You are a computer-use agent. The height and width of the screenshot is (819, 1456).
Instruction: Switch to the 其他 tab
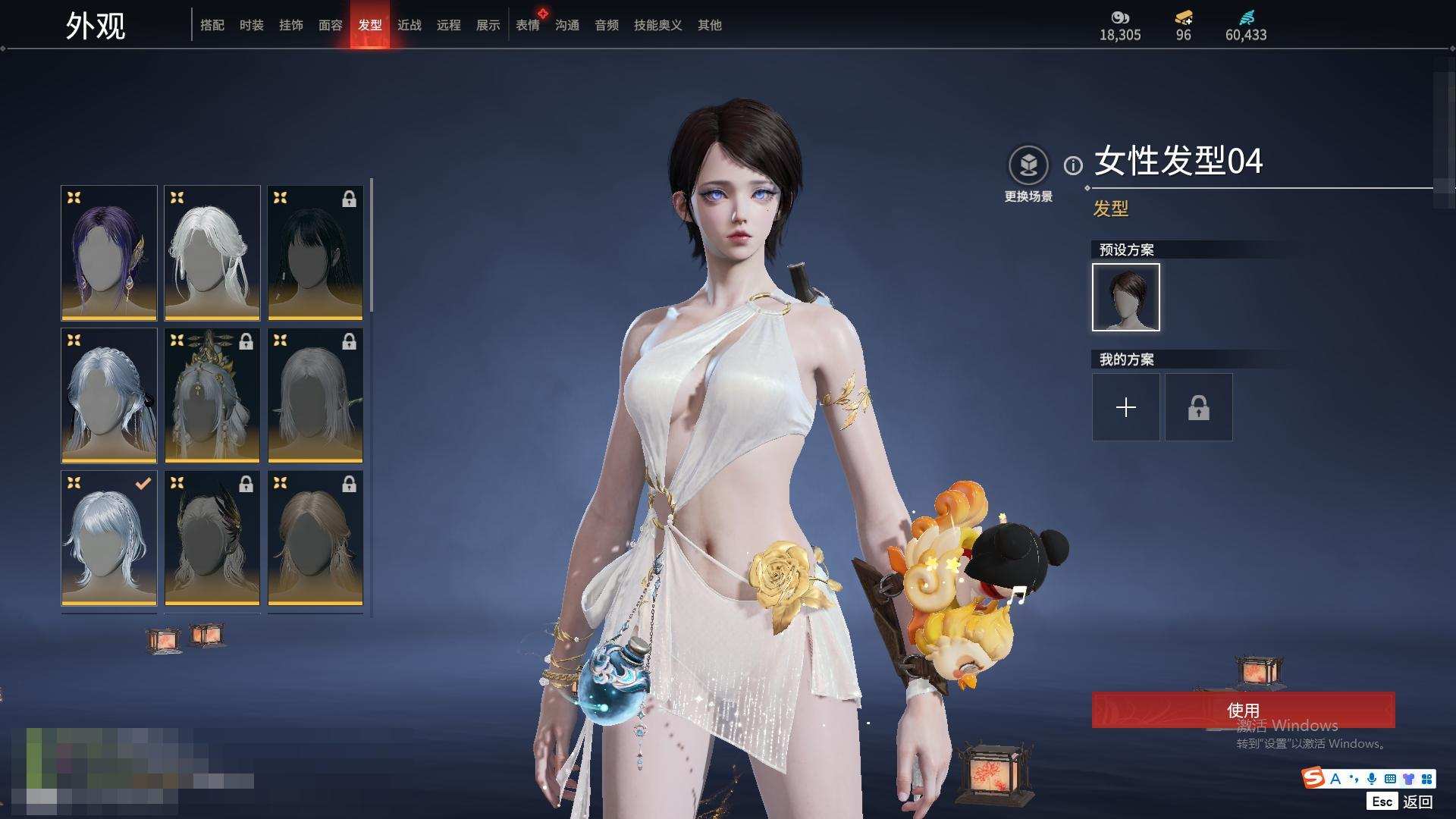[710, 26]
